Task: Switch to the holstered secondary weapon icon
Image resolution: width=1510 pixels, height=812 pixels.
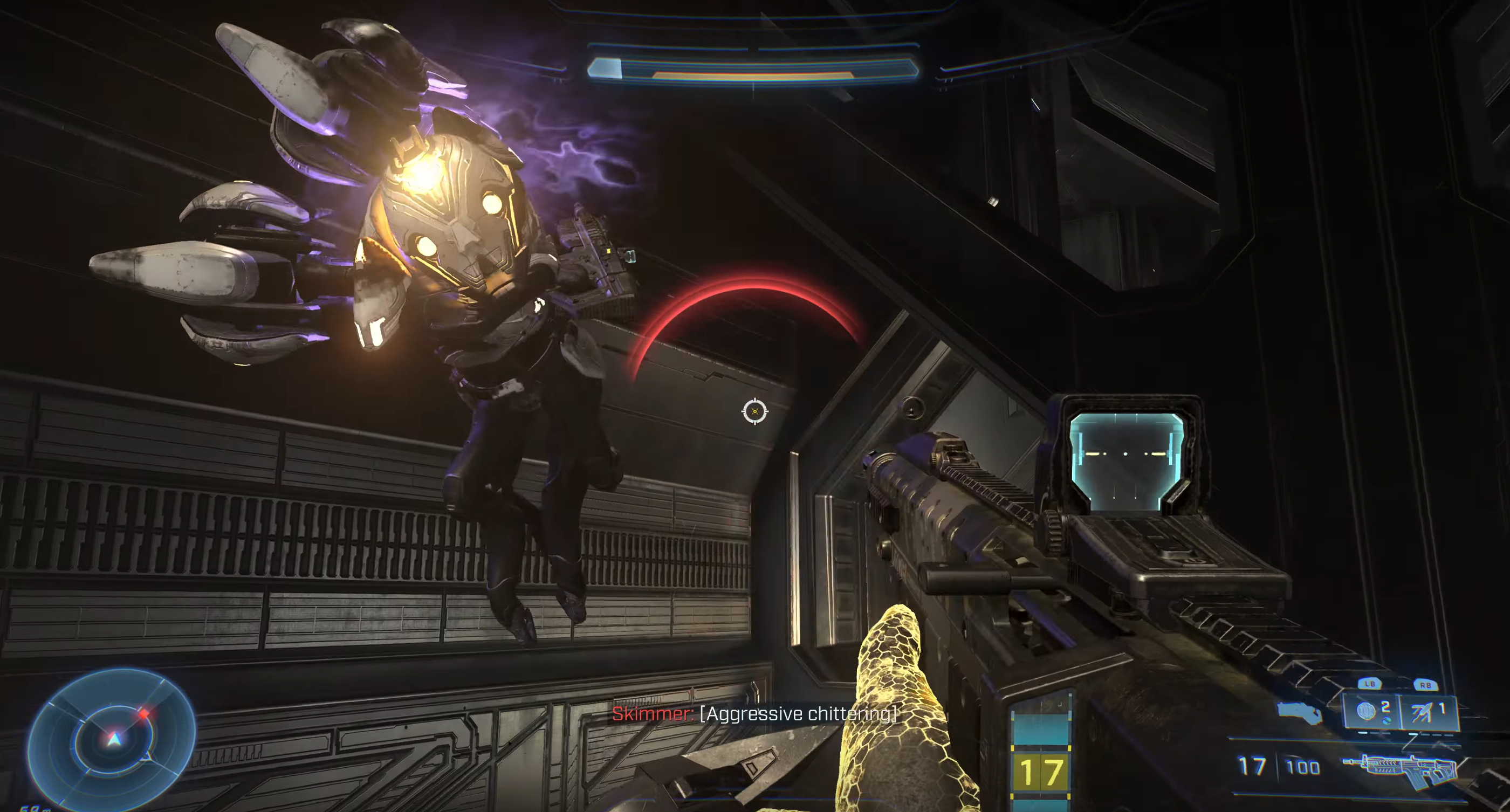Action: pyautogui.click(x=1299, y=712)
